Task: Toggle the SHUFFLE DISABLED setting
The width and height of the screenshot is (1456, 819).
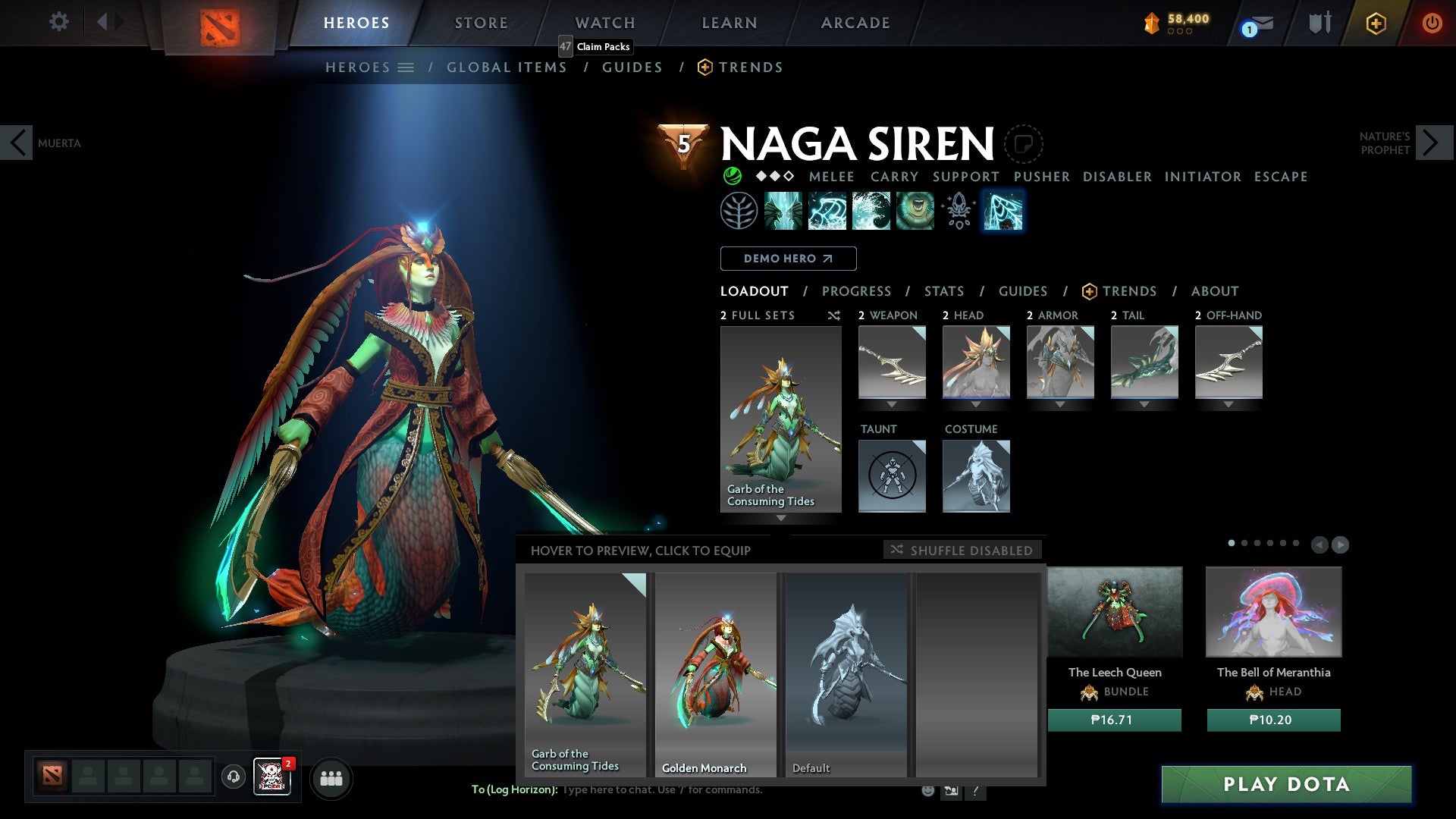Action: click(962, 551)
